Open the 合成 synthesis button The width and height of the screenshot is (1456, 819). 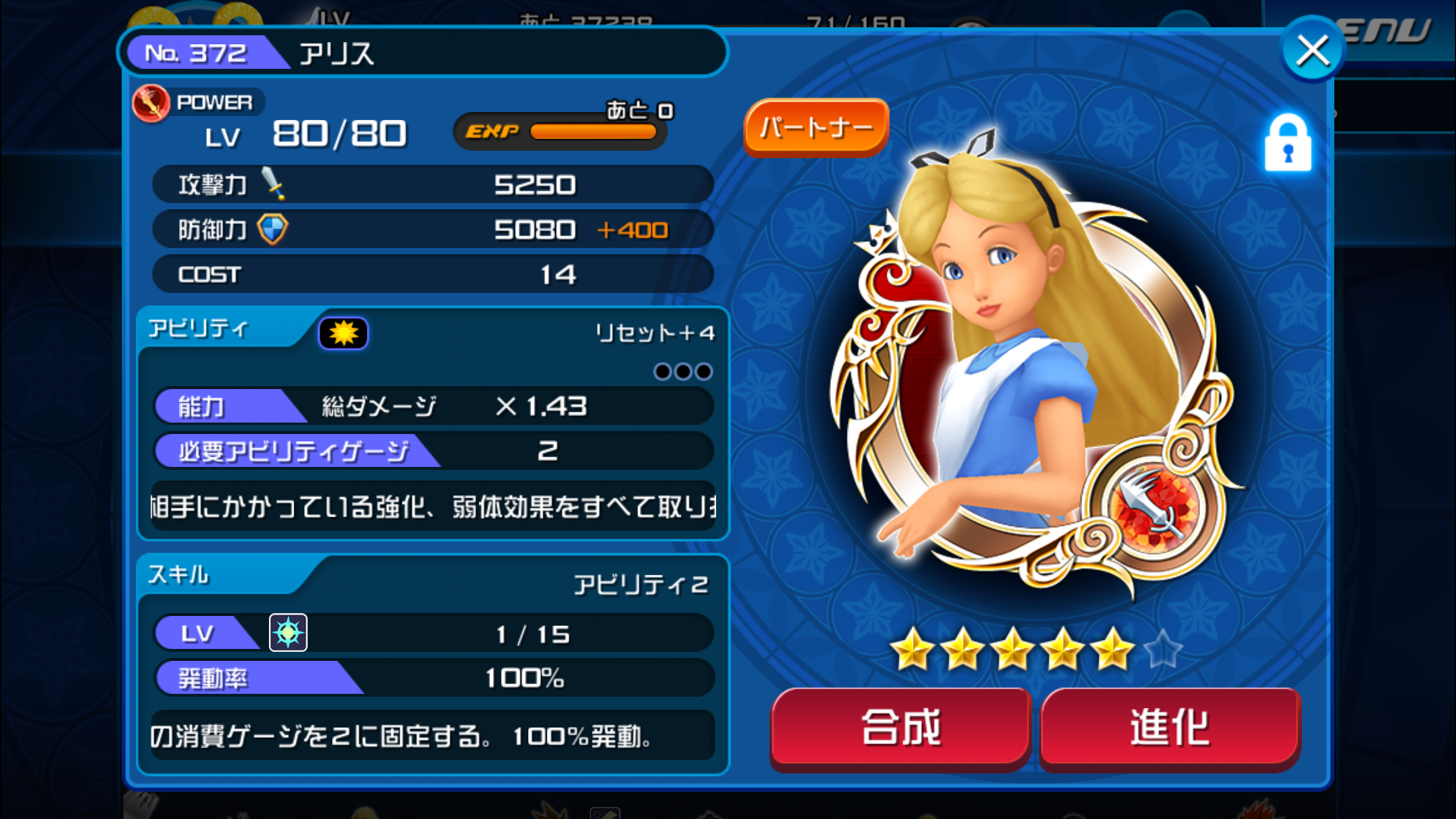coord(901,727)
